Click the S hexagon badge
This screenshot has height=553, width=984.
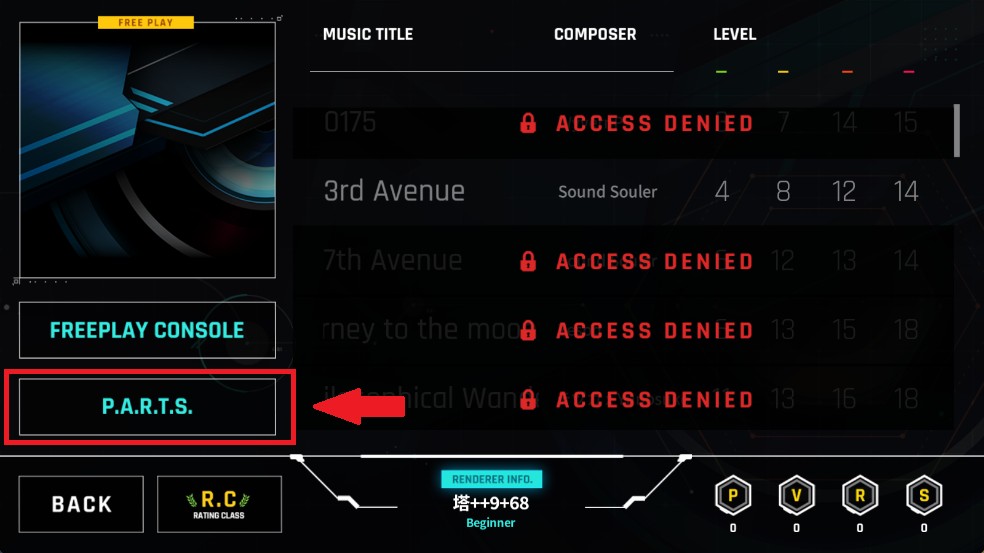[x=924, y=495]
